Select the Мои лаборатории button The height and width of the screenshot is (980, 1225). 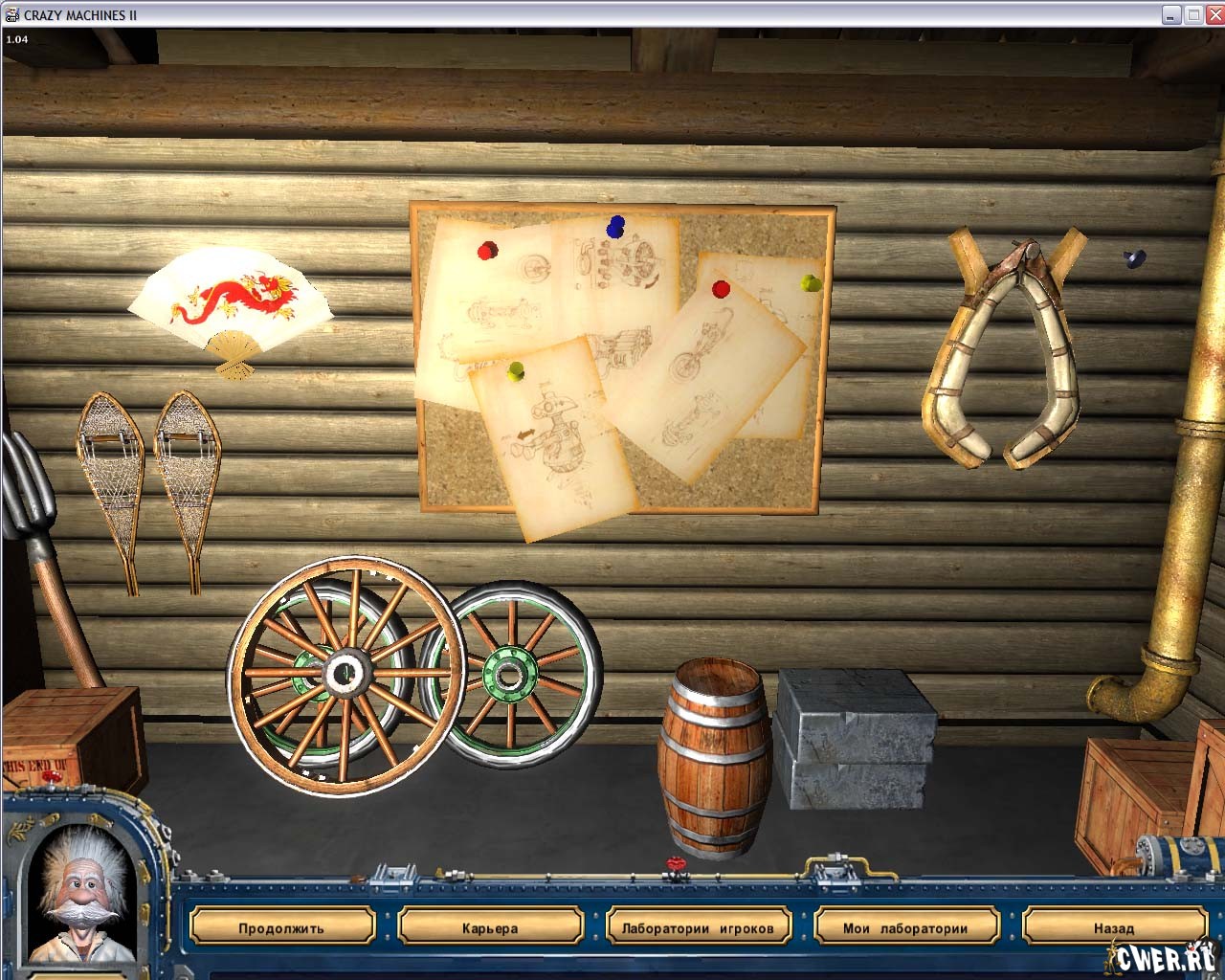905,927
